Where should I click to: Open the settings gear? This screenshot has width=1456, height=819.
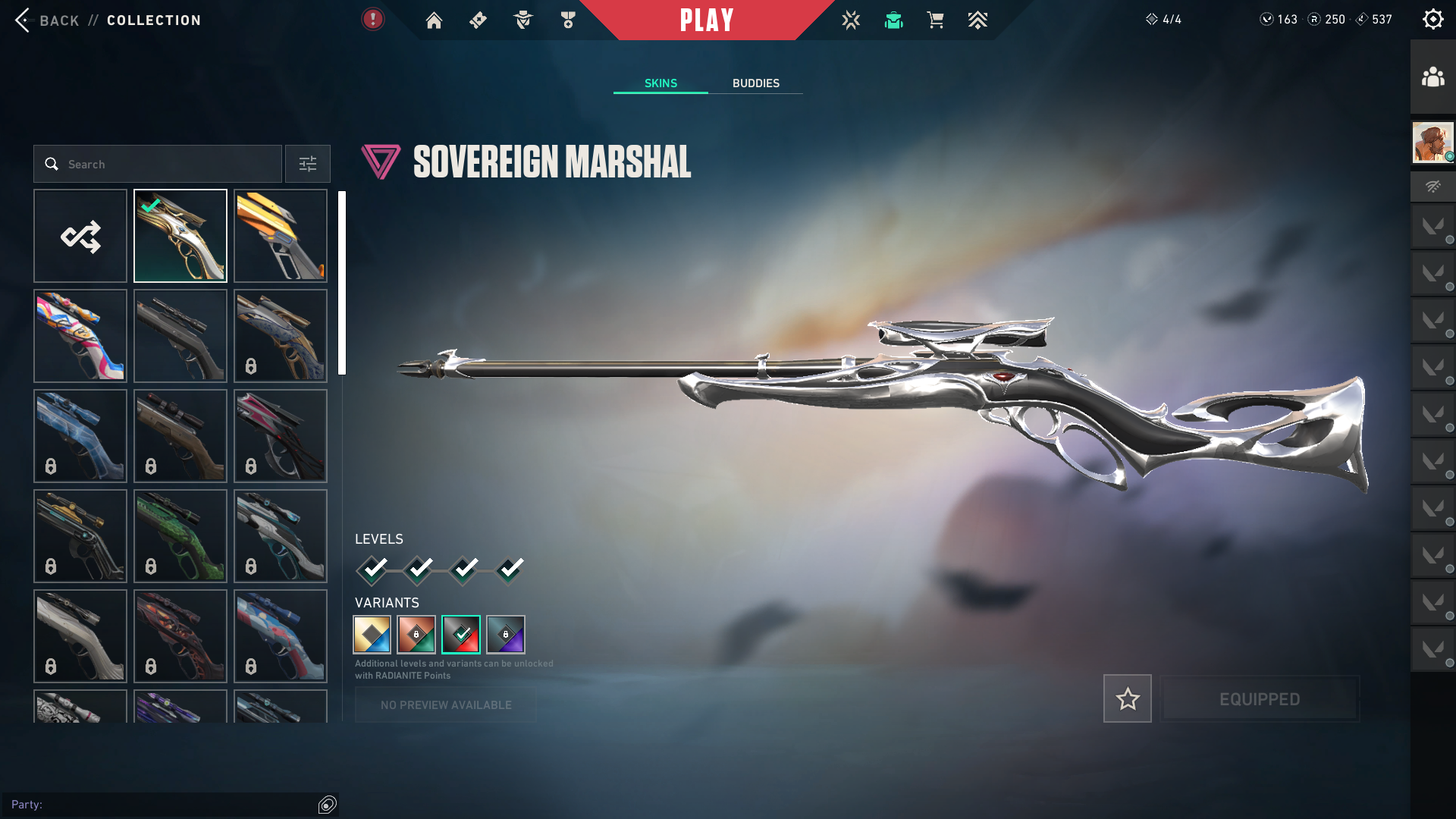(x=1432, y=20)
